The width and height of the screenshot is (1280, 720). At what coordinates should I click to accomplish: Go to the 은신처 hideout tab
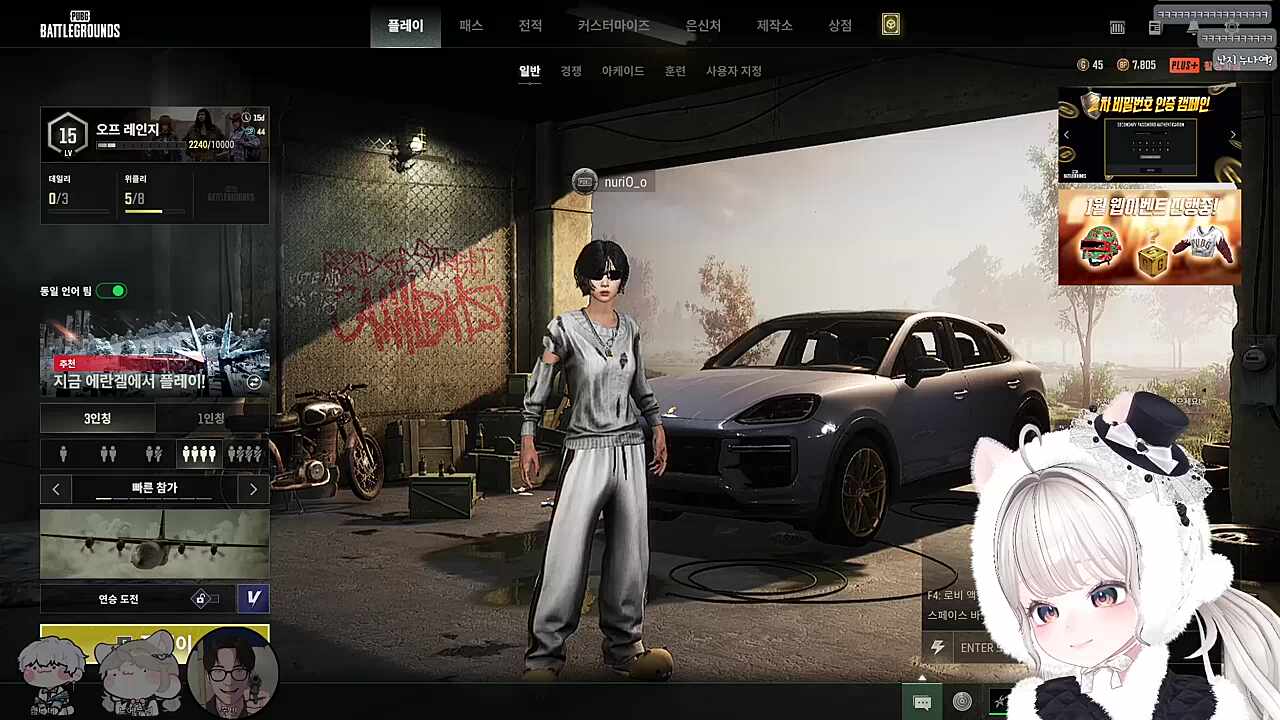click(703, 26)
